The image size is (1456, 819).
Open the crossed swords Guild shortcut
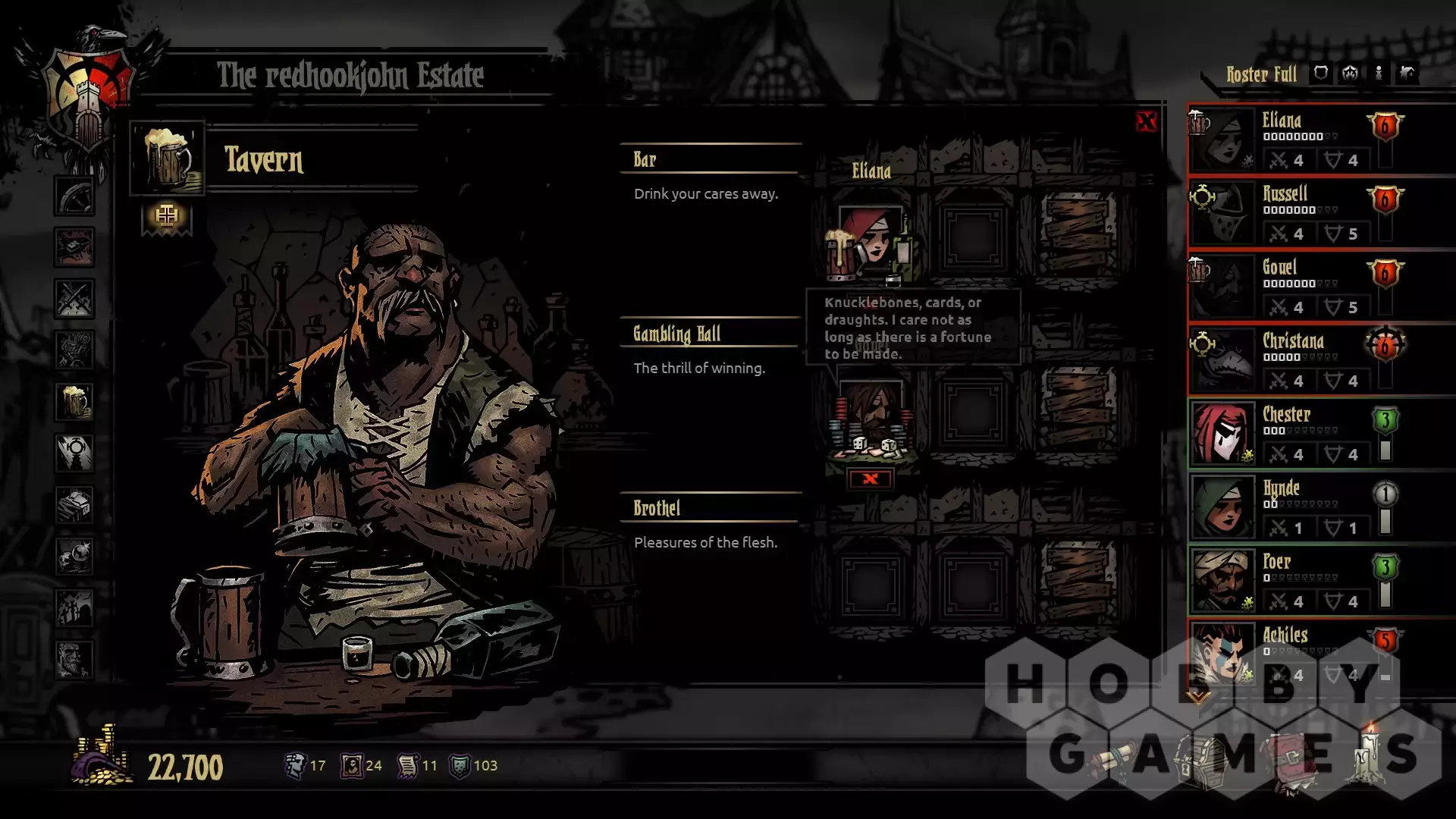click(74, 299)
